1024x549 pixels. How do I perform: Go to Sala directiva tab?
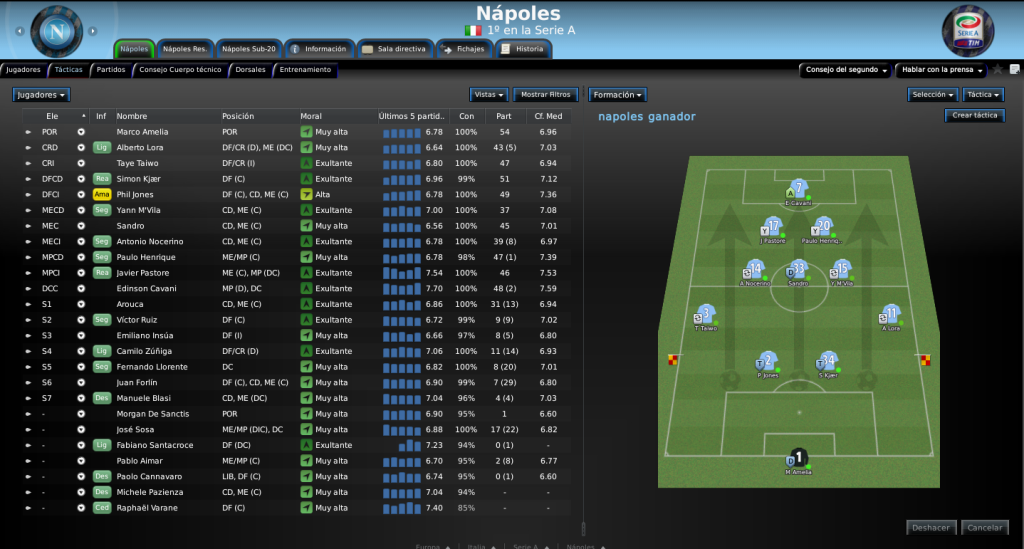395,48
